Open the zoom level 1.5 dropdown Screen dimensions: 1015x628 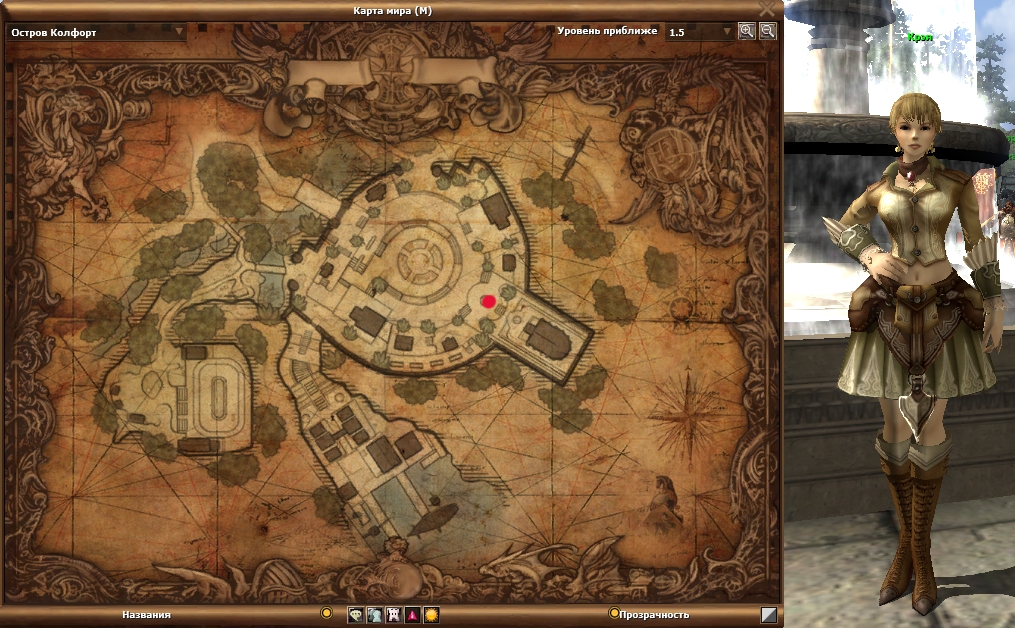pyautogui.click(x=727, y=32)
